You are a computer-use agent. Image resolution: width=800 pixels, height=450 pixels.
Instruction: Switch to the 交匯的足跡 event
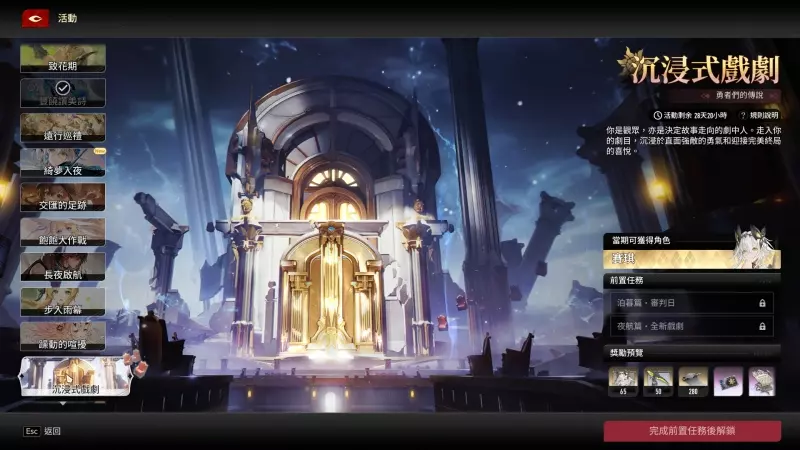pyautogui.click(x=62, y=198)
